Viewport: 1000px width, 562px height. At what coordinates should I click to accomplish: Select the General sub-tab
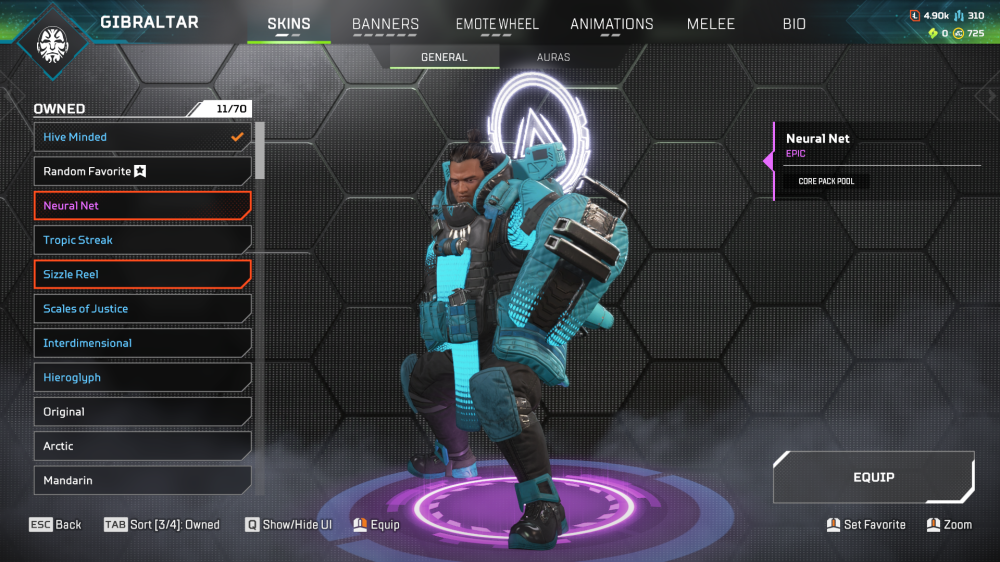point(444,57)
